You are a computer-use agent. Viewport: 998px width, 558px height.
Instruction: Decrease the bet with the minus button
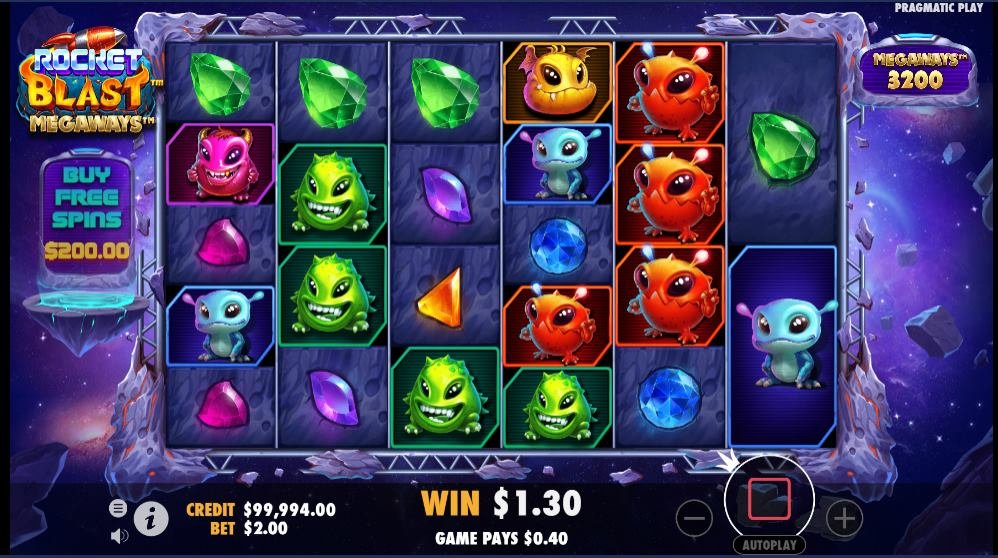[x=694, y=517]
